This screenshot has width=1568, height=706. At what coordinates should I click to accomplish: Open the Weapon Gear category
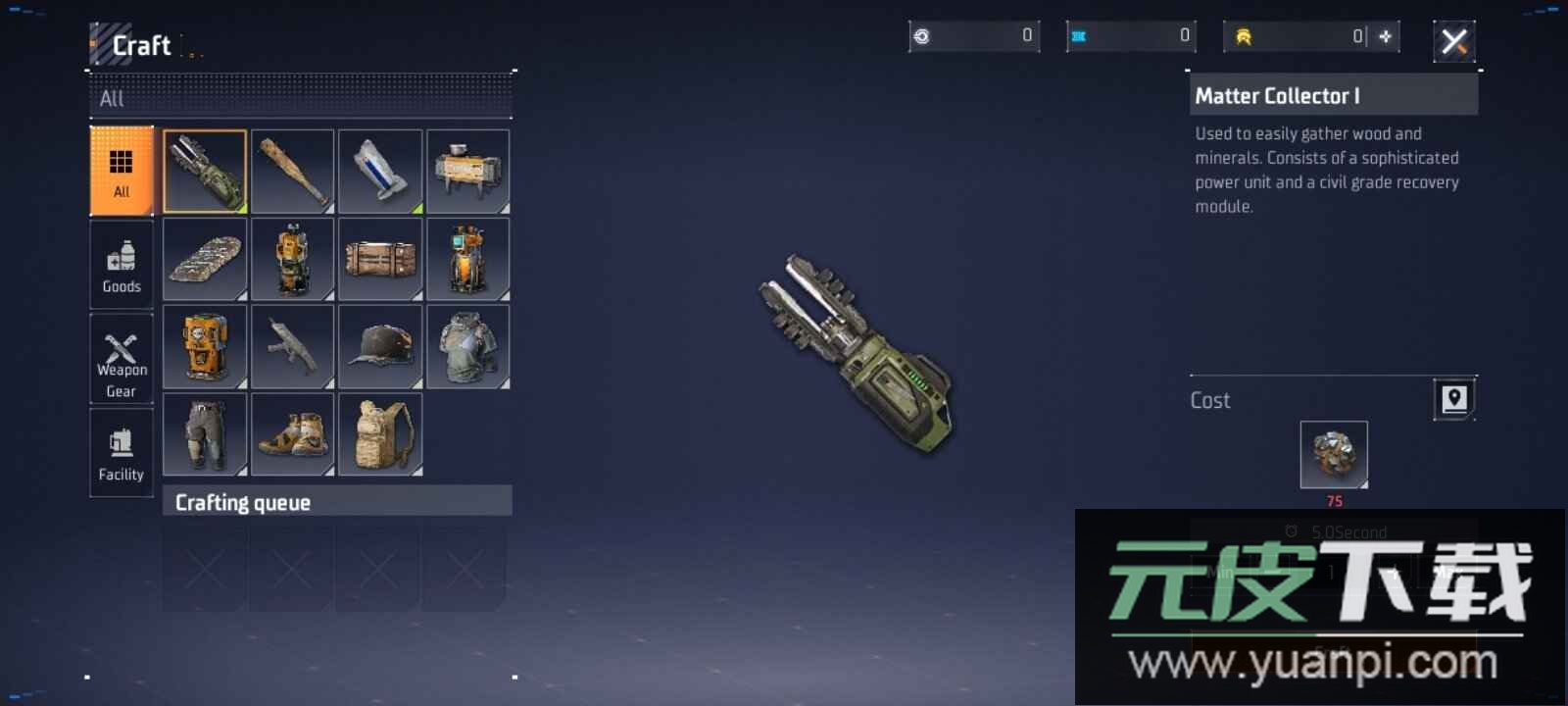122,359
